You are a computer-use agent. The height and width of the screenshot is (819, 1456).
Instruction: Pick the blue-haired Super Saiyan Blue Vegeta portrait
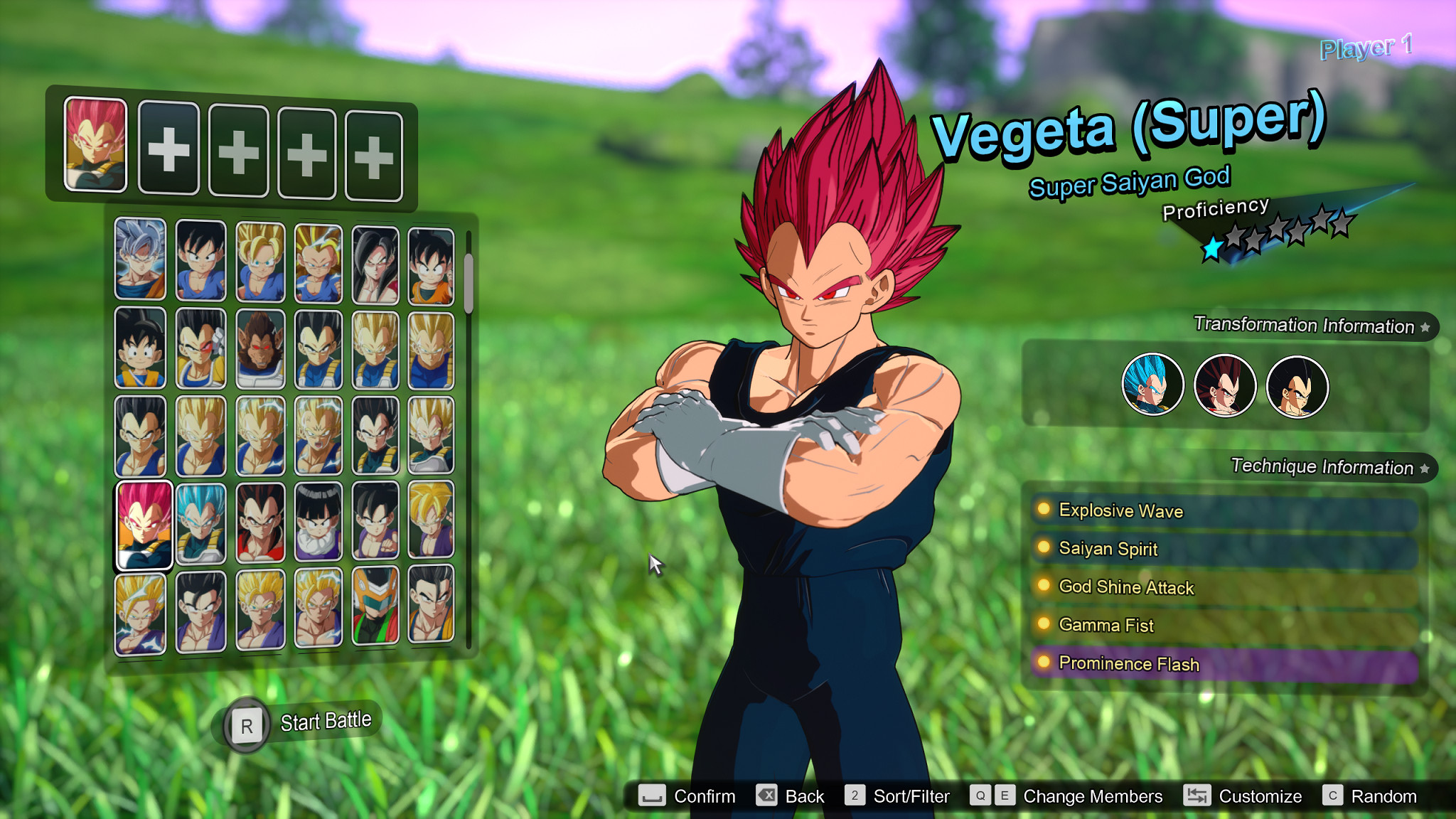[200, 524]
